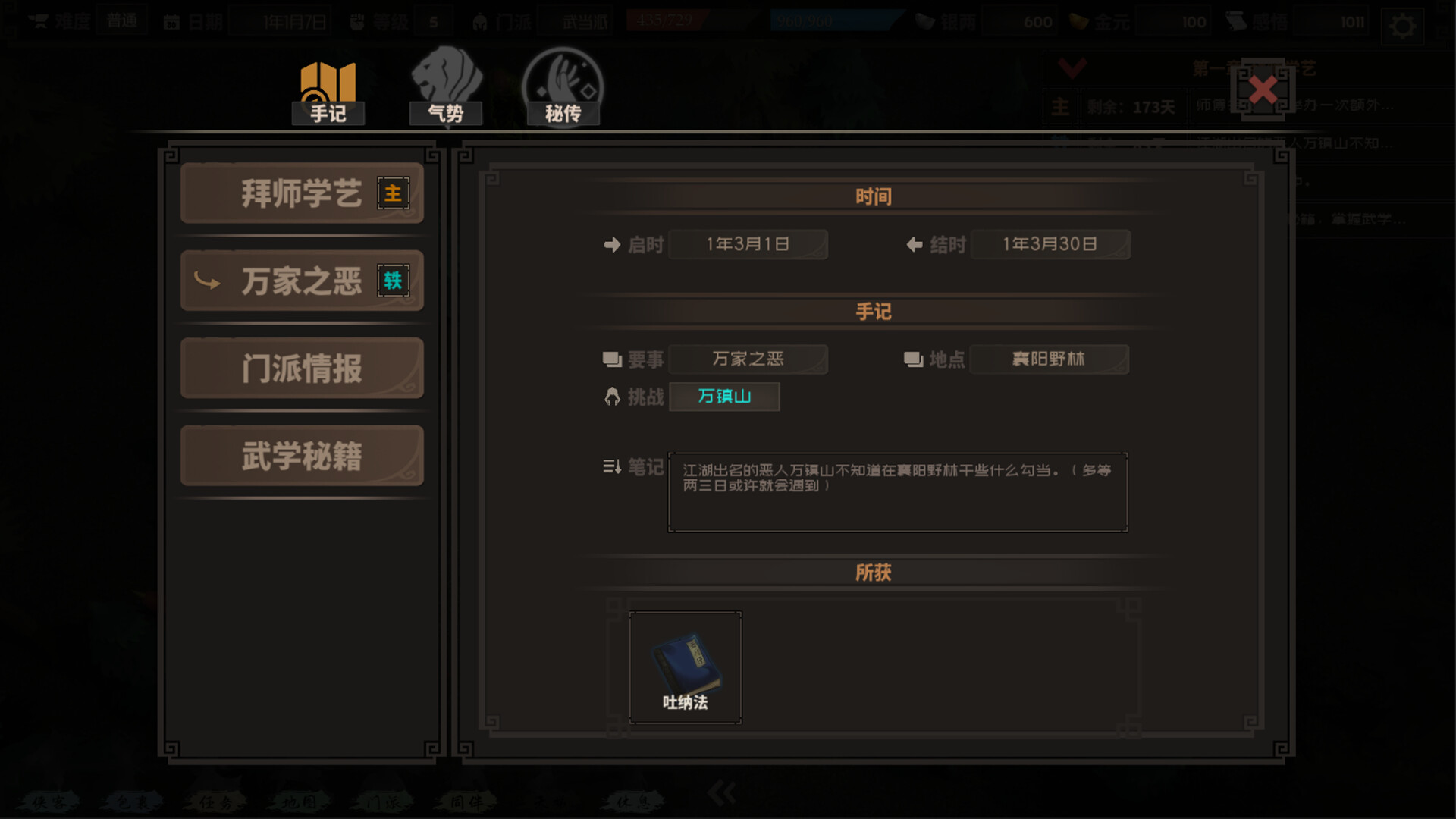Click the 吐纳法 book reward
Image resolution: width=1456 pixels, height=819 pixels.
point(684,665)
